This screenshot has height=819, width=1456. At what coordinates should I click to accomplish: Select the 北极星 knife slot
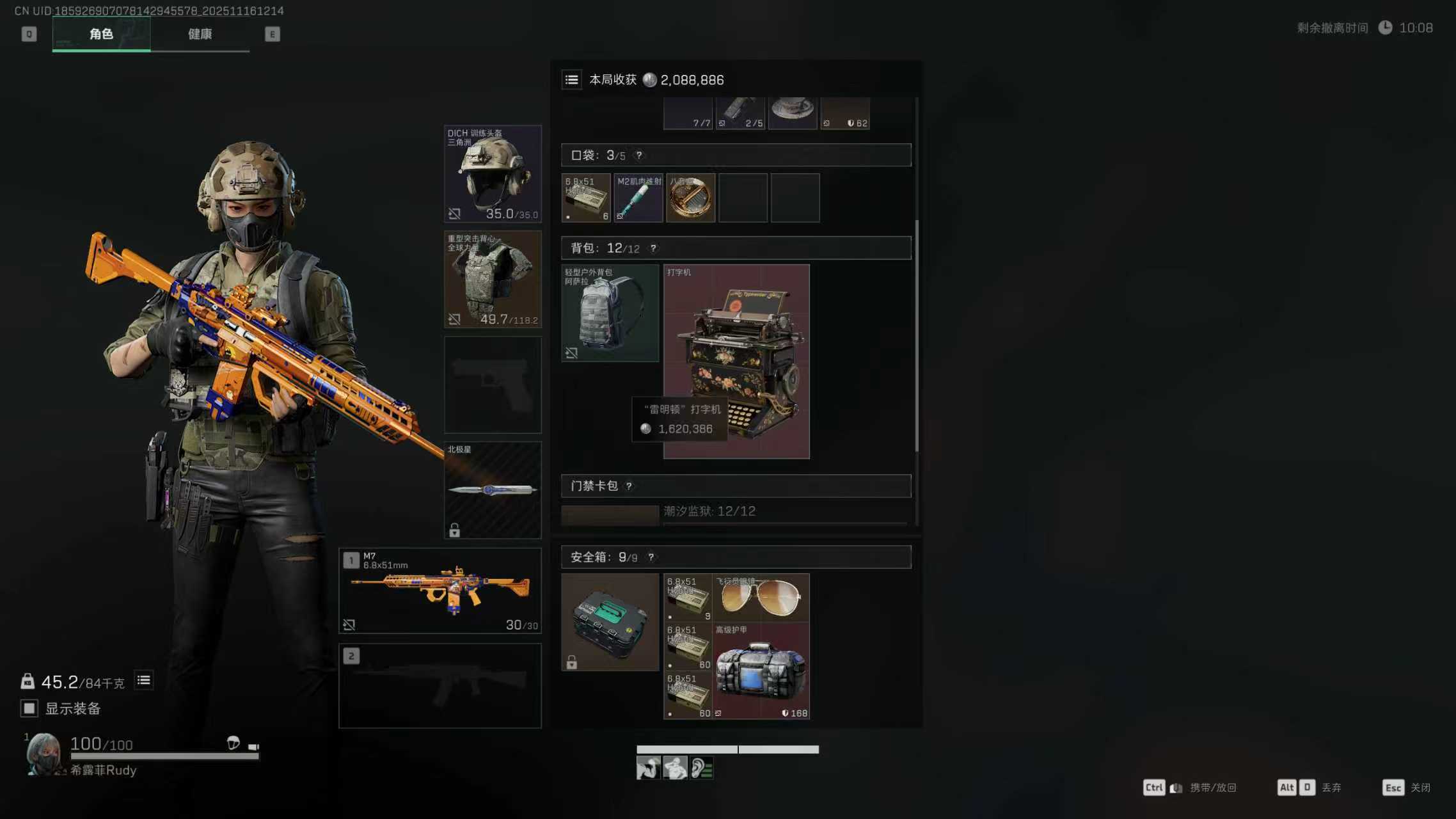pos(493,490)
